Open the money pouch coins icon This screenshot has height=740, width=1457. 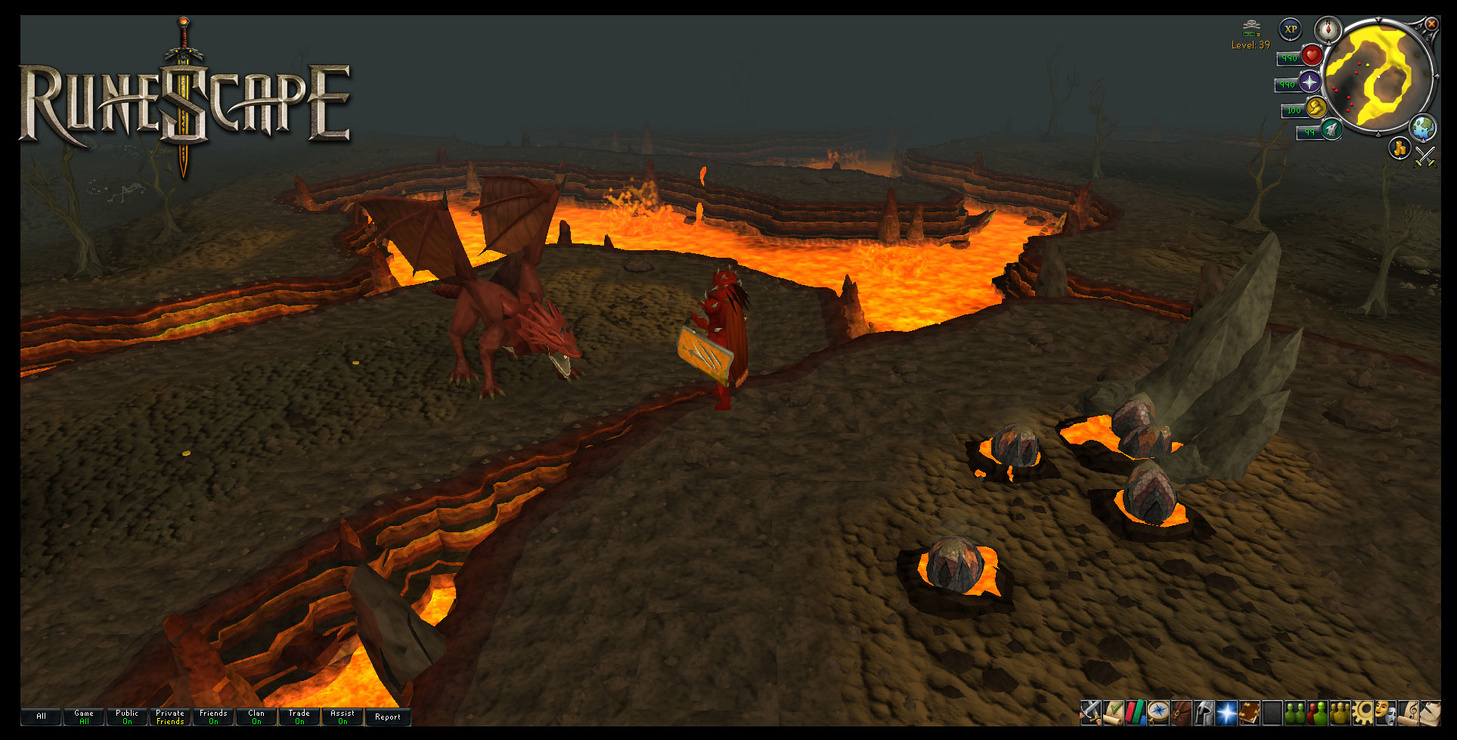(1399, 149)
